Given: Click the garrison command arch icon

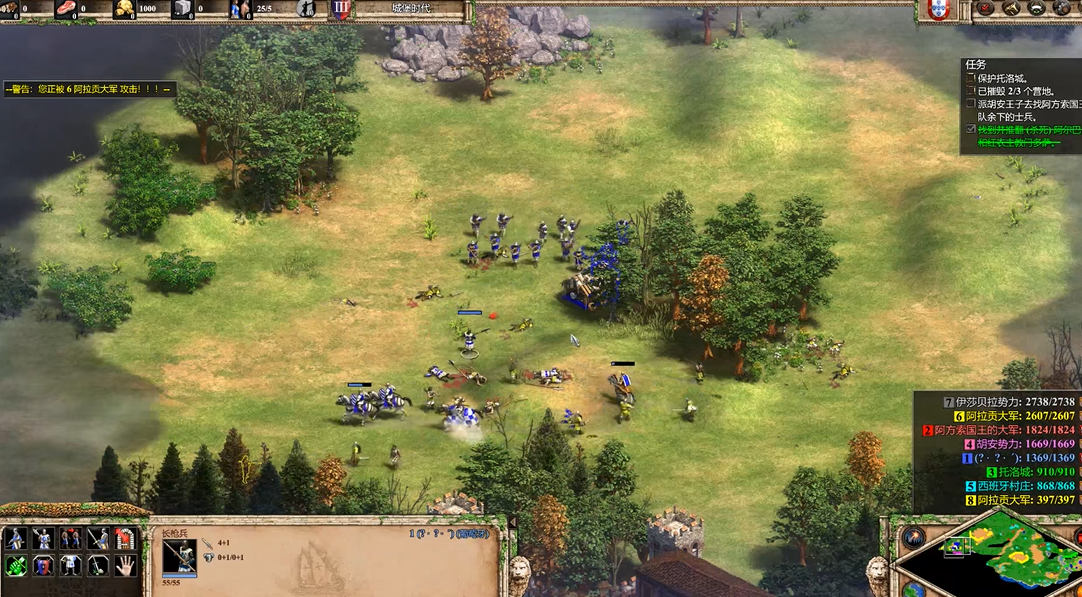Looking at the screenshot, I should 125,539.
